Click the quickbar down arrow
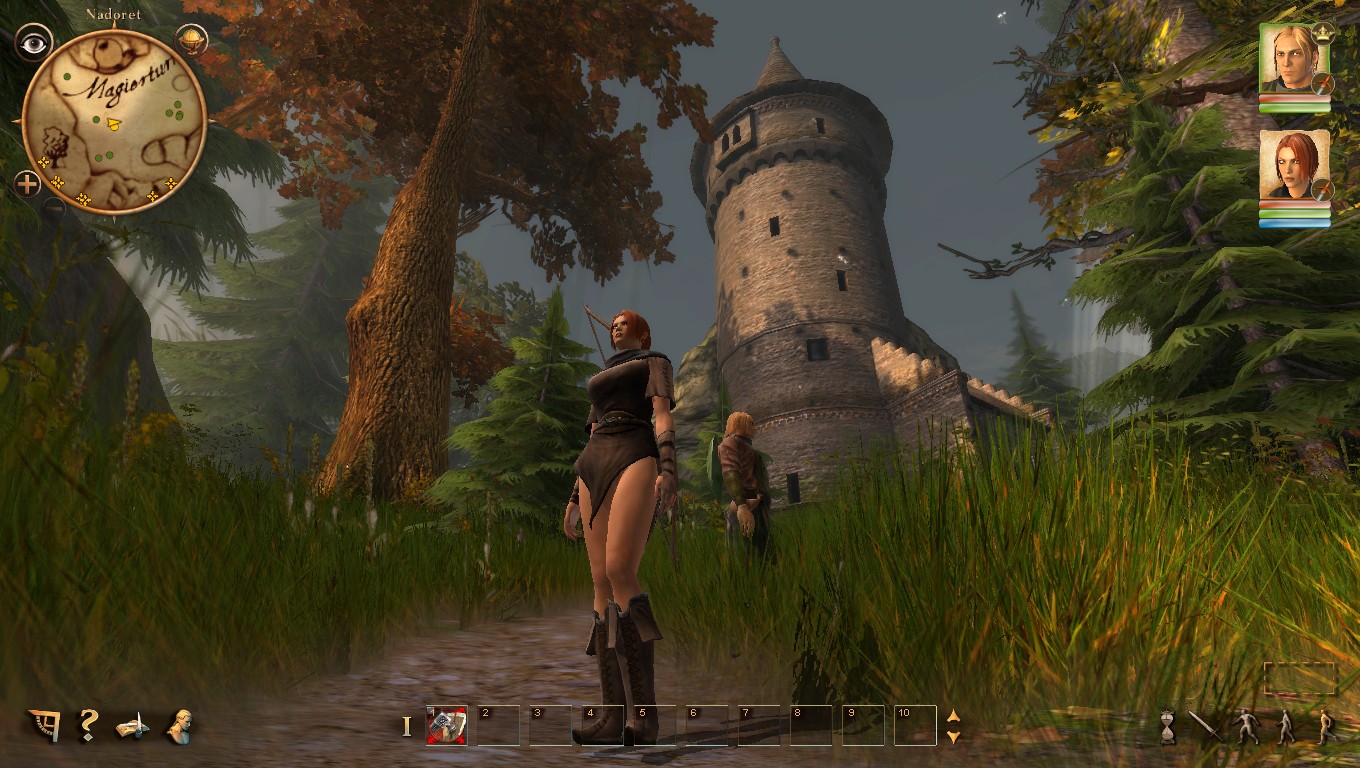This screenshot has width=1360, height=768. click(x=953, y=737)
